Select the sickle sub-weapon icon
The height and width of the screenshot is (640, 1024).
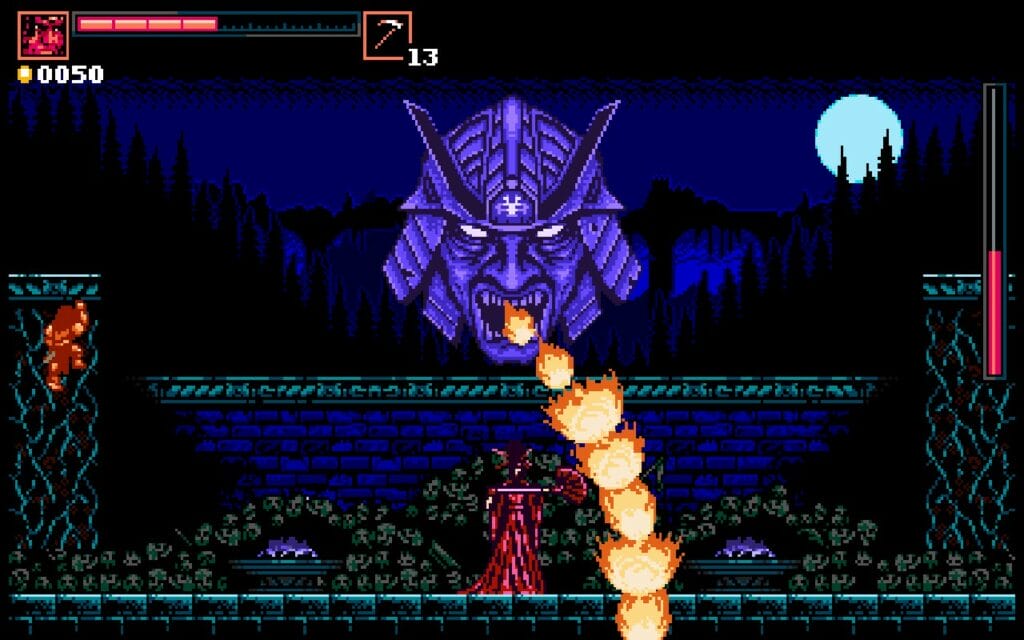click(387, 36)
